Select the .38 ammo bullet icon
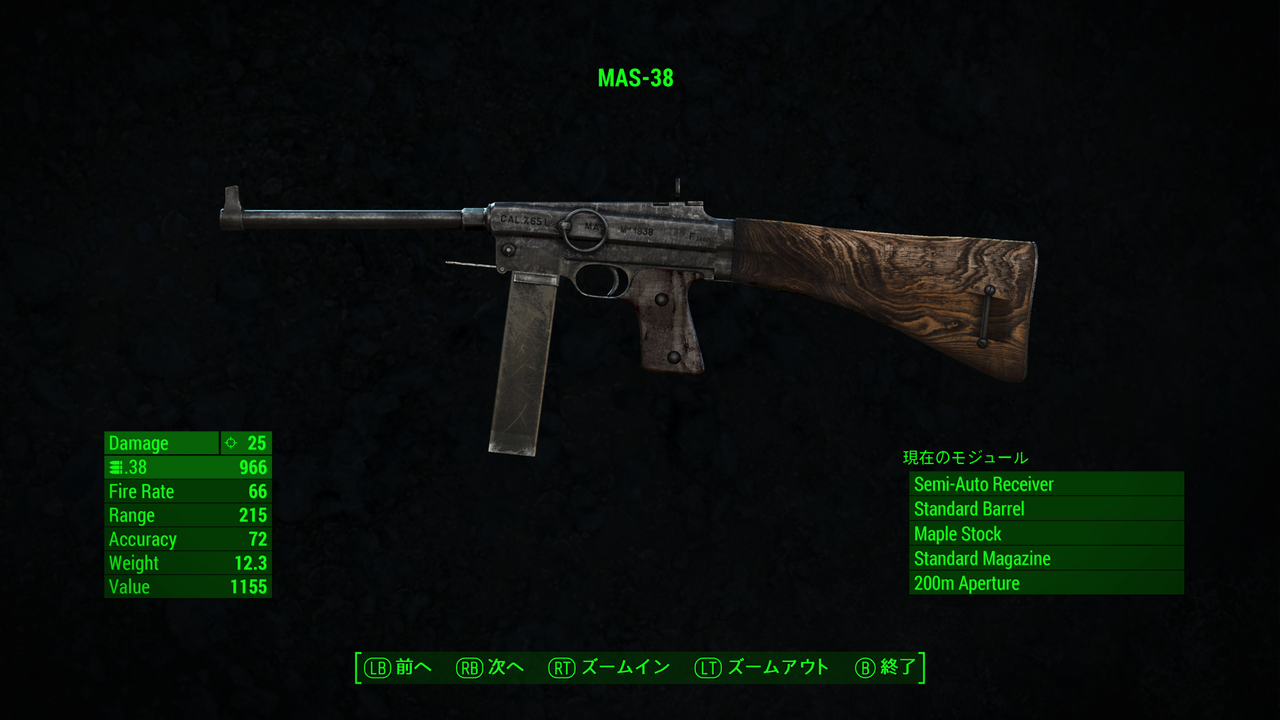1280x720 pixels. point(114,467)
